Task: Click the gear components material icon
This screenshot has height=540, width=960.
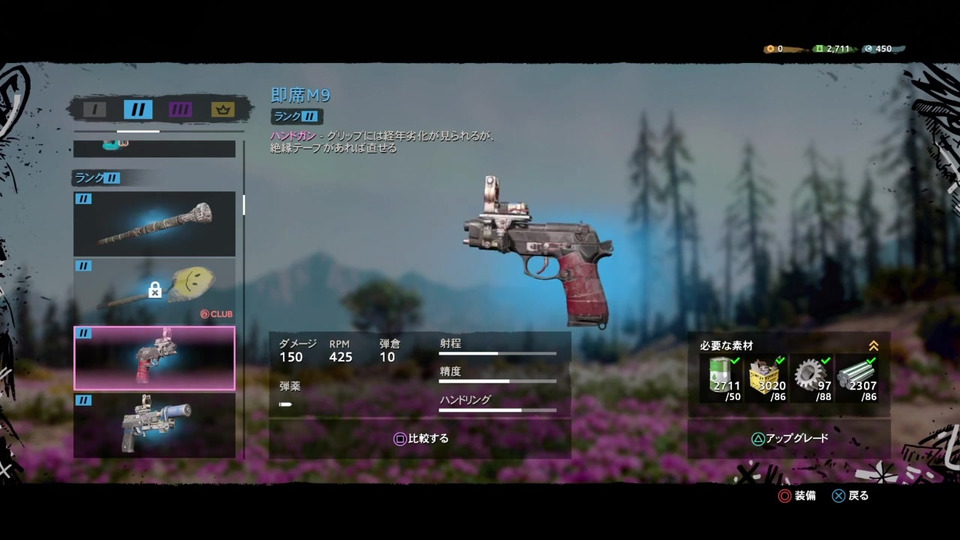Action: click(811, 378)
